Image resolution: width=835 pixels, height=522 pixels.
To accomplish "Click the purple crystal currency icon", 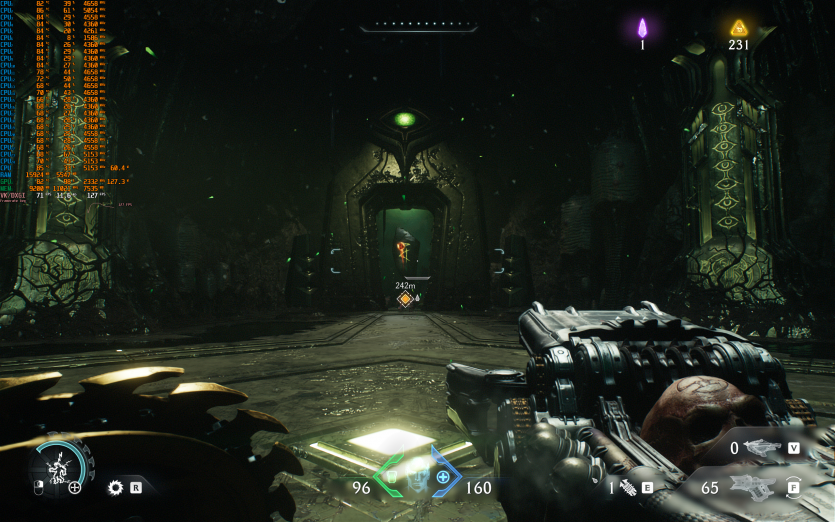I will tap(643, 27).
